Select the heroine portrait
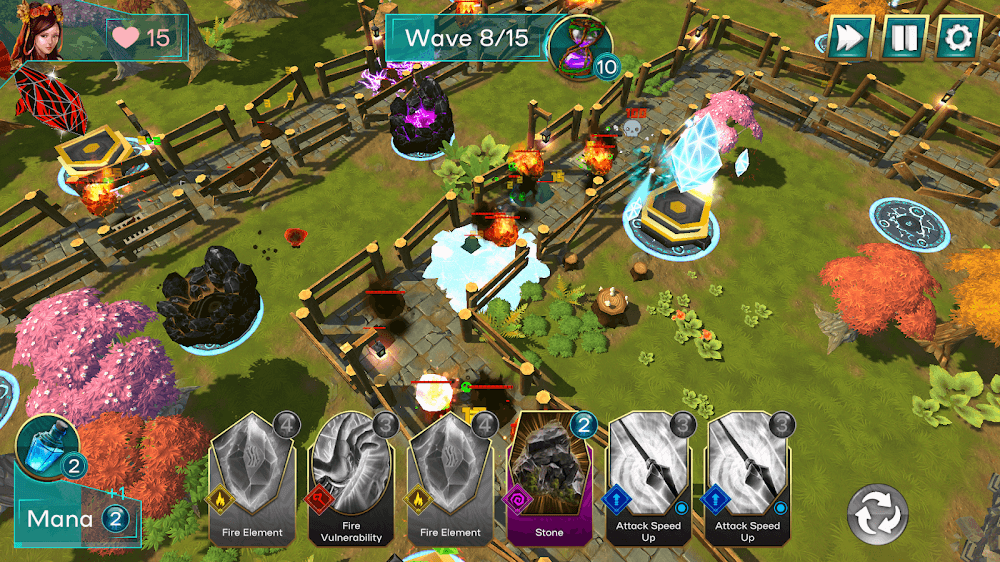This screenshot has width=1000, height=562. pos(39,30)
